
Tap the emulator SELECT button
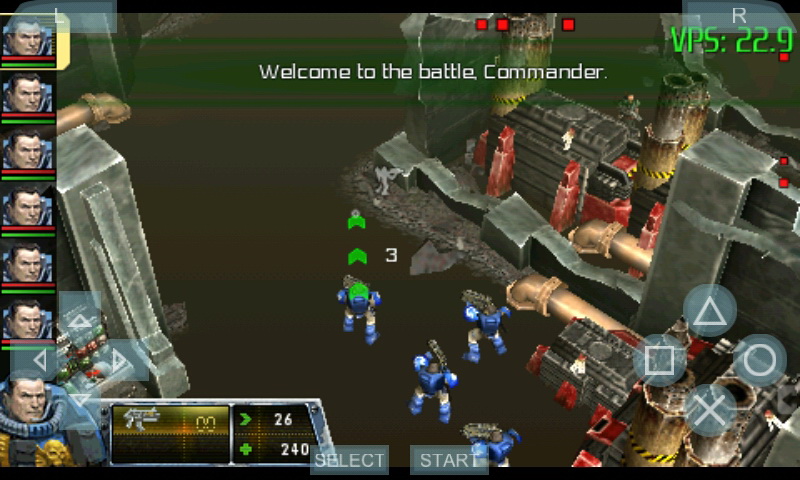(349, 460)
